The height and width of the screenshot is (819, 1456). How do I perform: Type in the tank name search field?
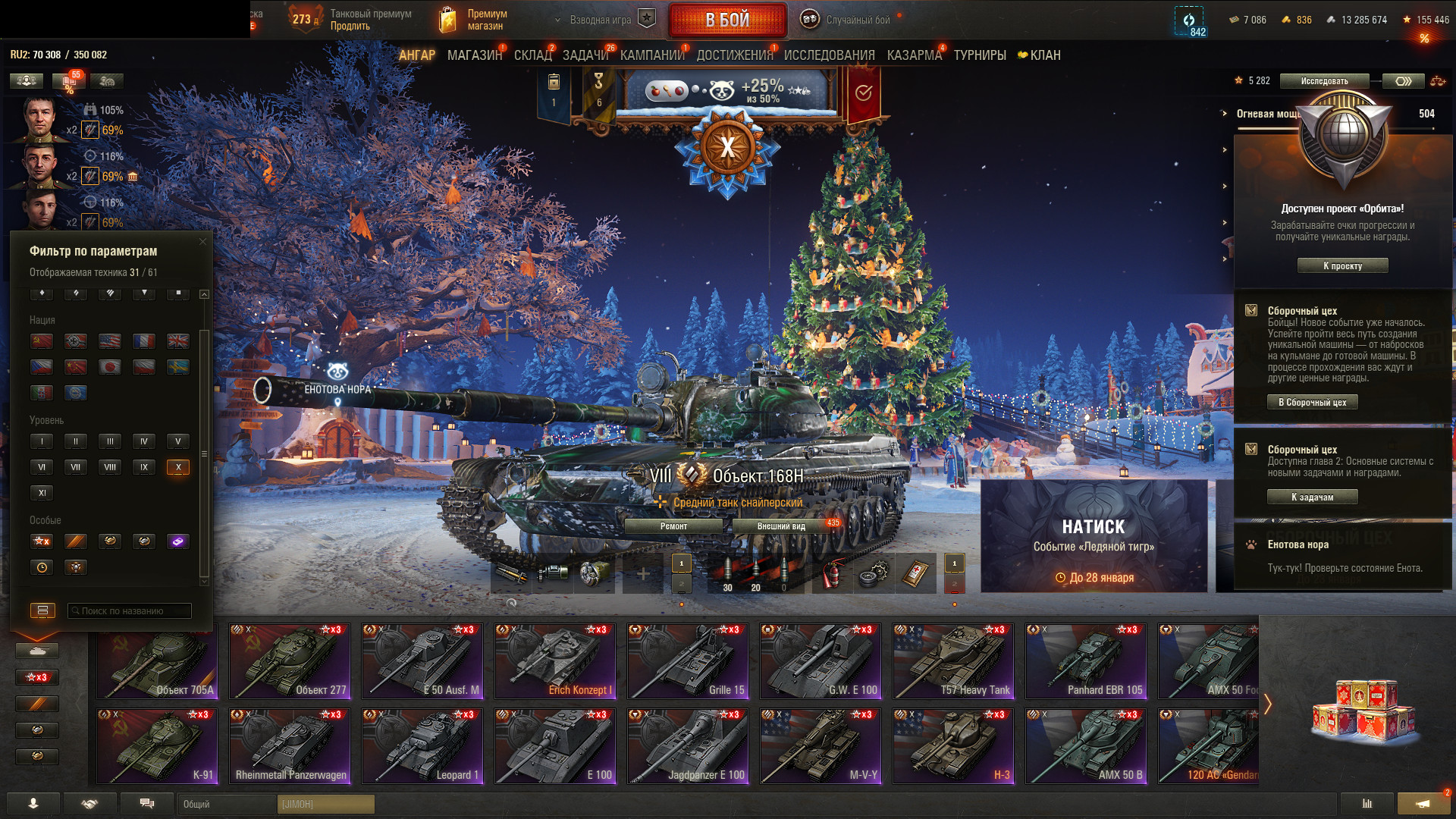[130, 610]
